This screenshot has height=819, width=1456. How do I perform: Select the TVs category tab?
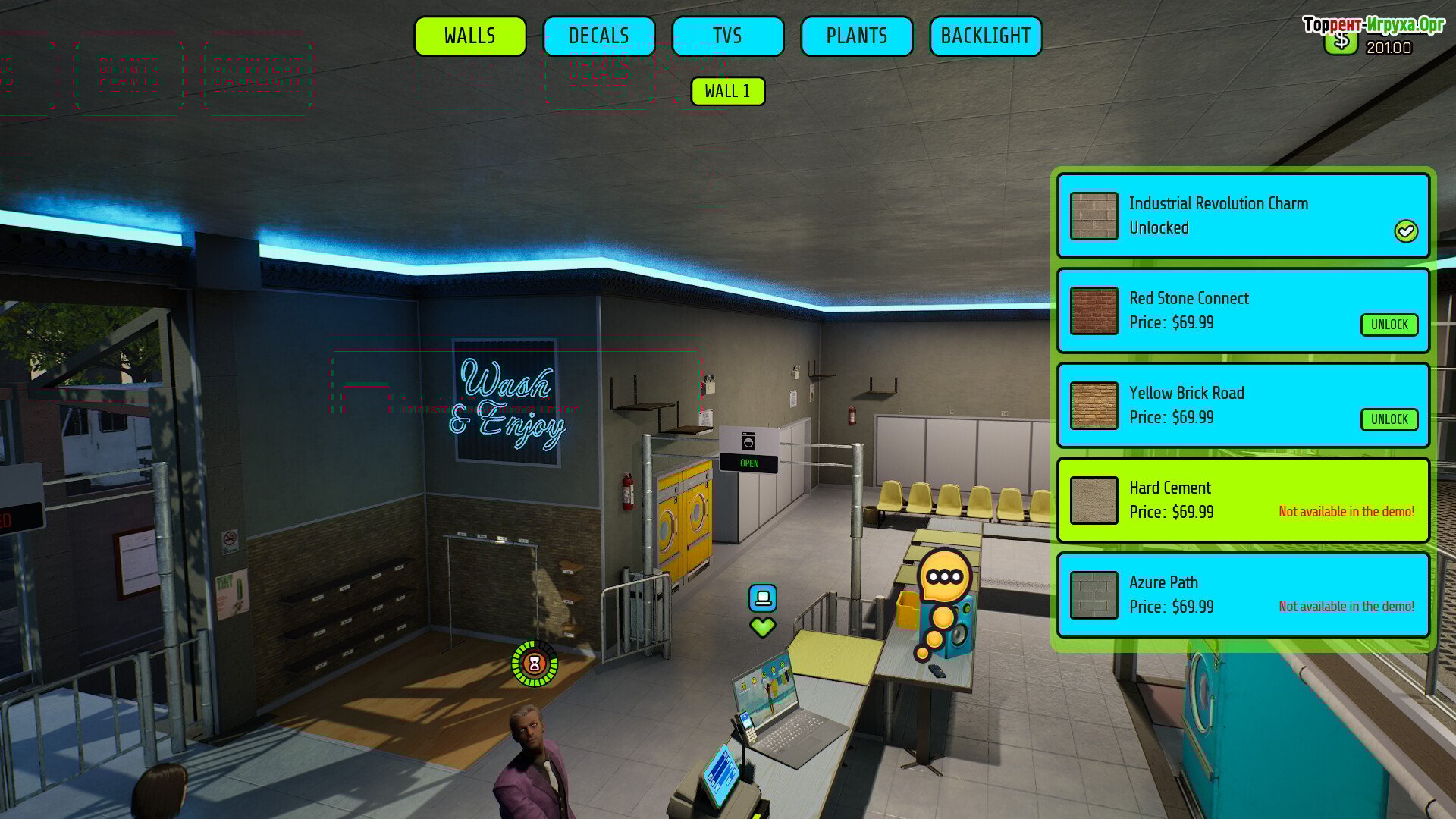click(x=727, y=36)
